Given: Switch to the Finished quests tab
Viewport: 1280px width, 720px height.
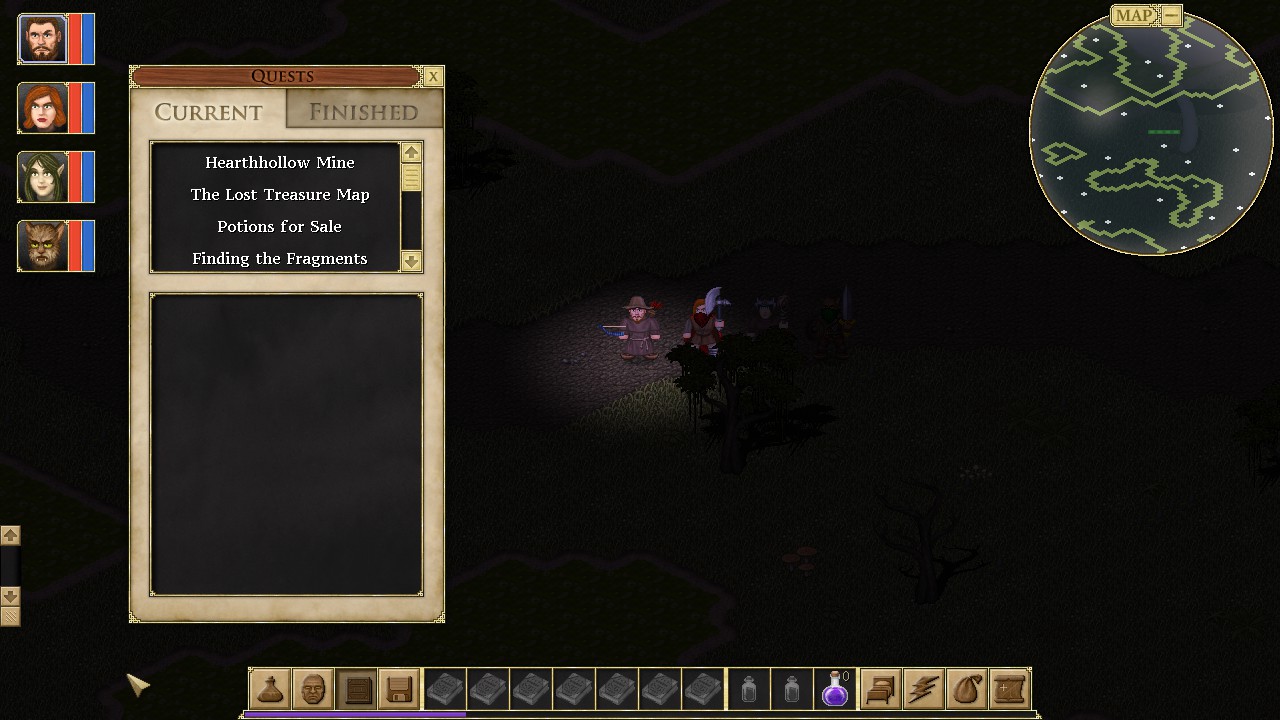Looking at the screenshot, I should click(x=363, y=112).
